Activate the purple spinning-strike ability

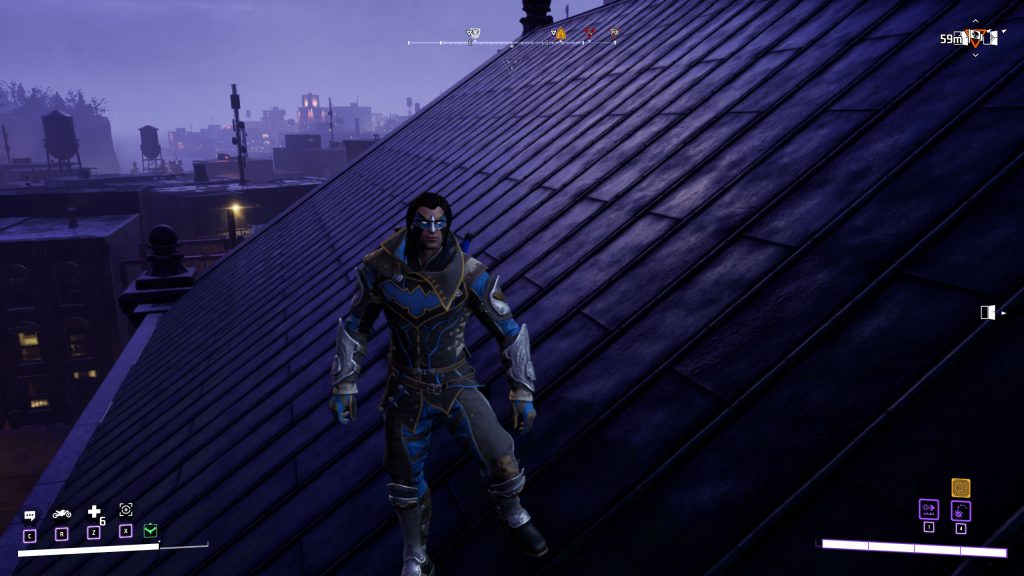point(961,511)
